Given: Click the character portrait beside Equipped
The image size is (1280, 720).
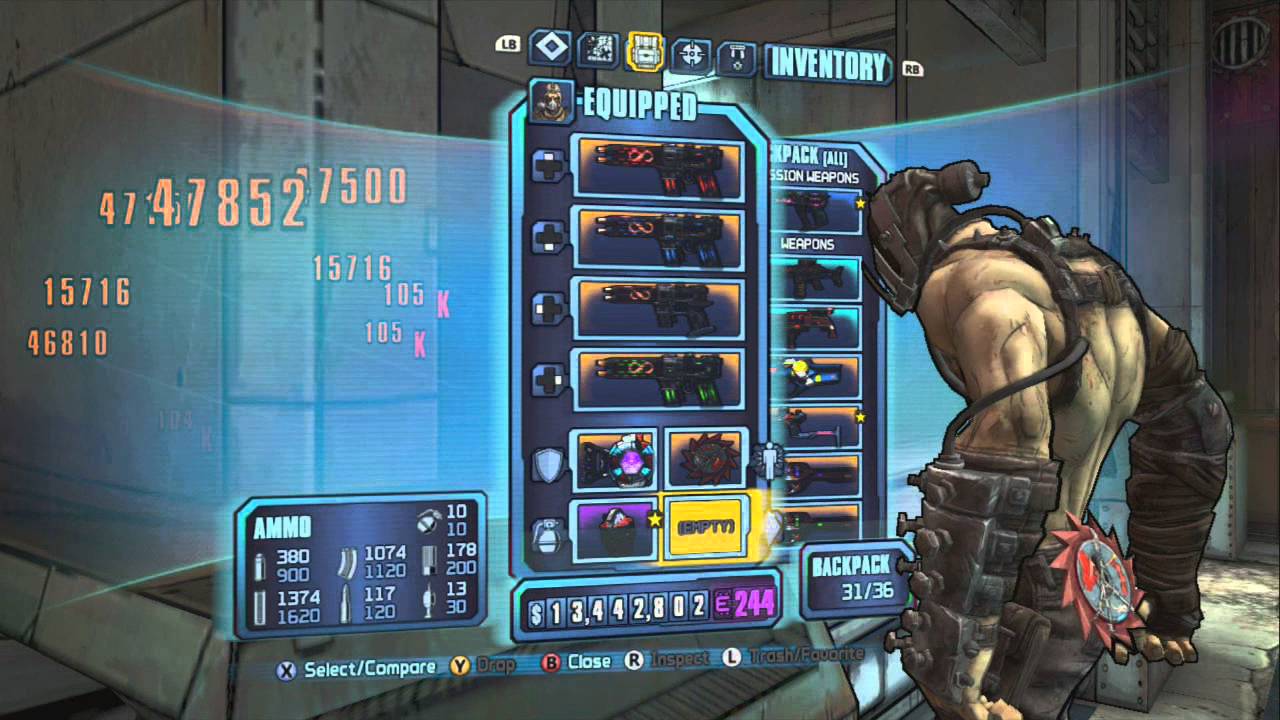Looking at the screenshot, I should (549, 102).
